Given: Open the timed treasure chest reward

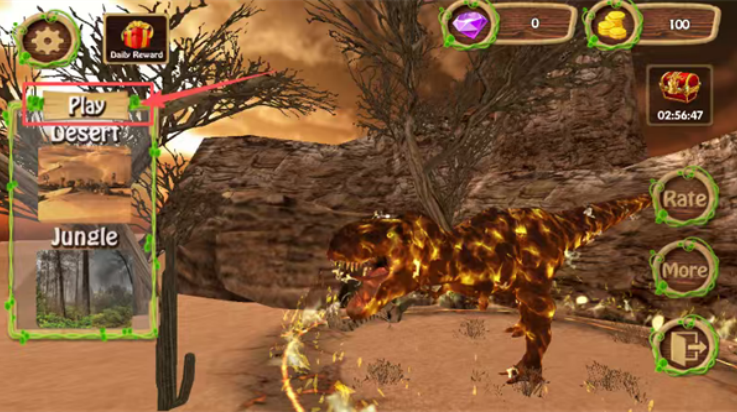Looking at the screenshot, I should (x=679, y=95).
